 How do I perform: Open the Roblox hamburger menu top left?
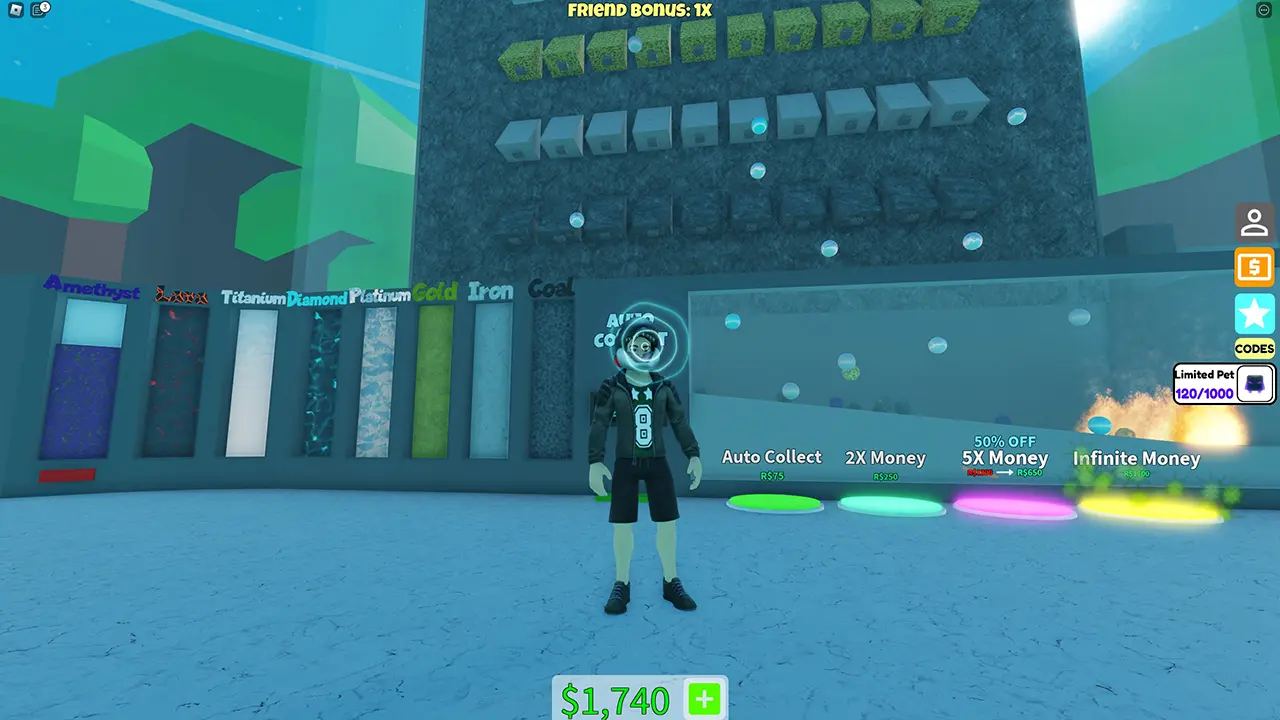point(14,10)
